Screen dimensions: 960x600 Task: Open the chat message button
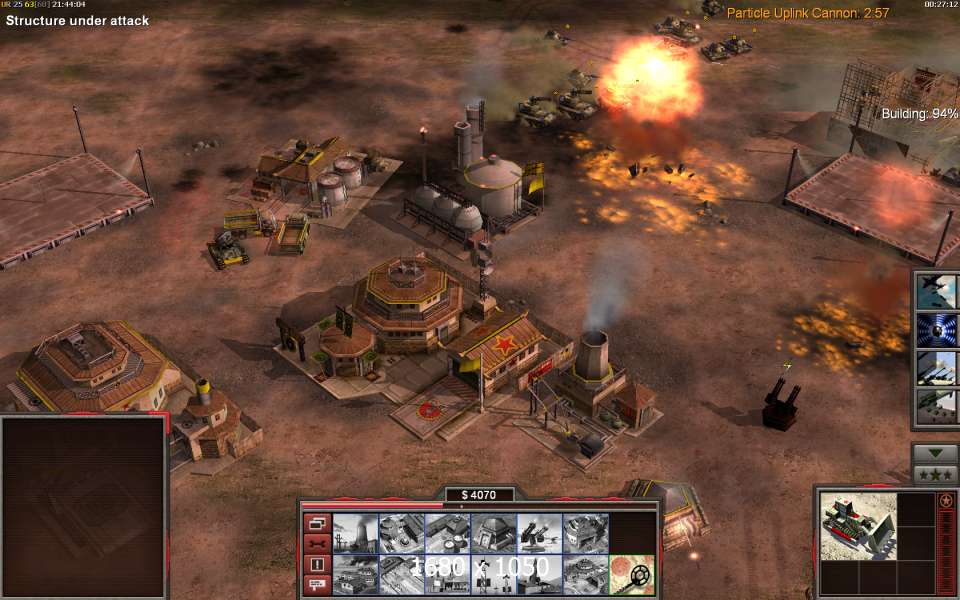point(317,584)
